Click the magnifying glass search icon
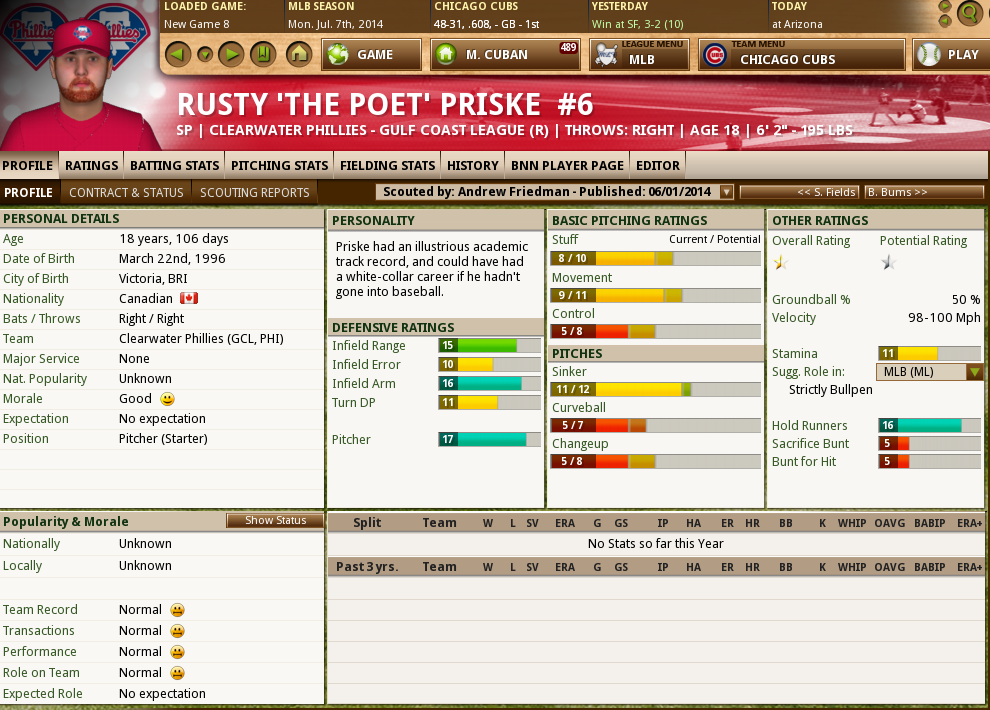 [968, 13]
